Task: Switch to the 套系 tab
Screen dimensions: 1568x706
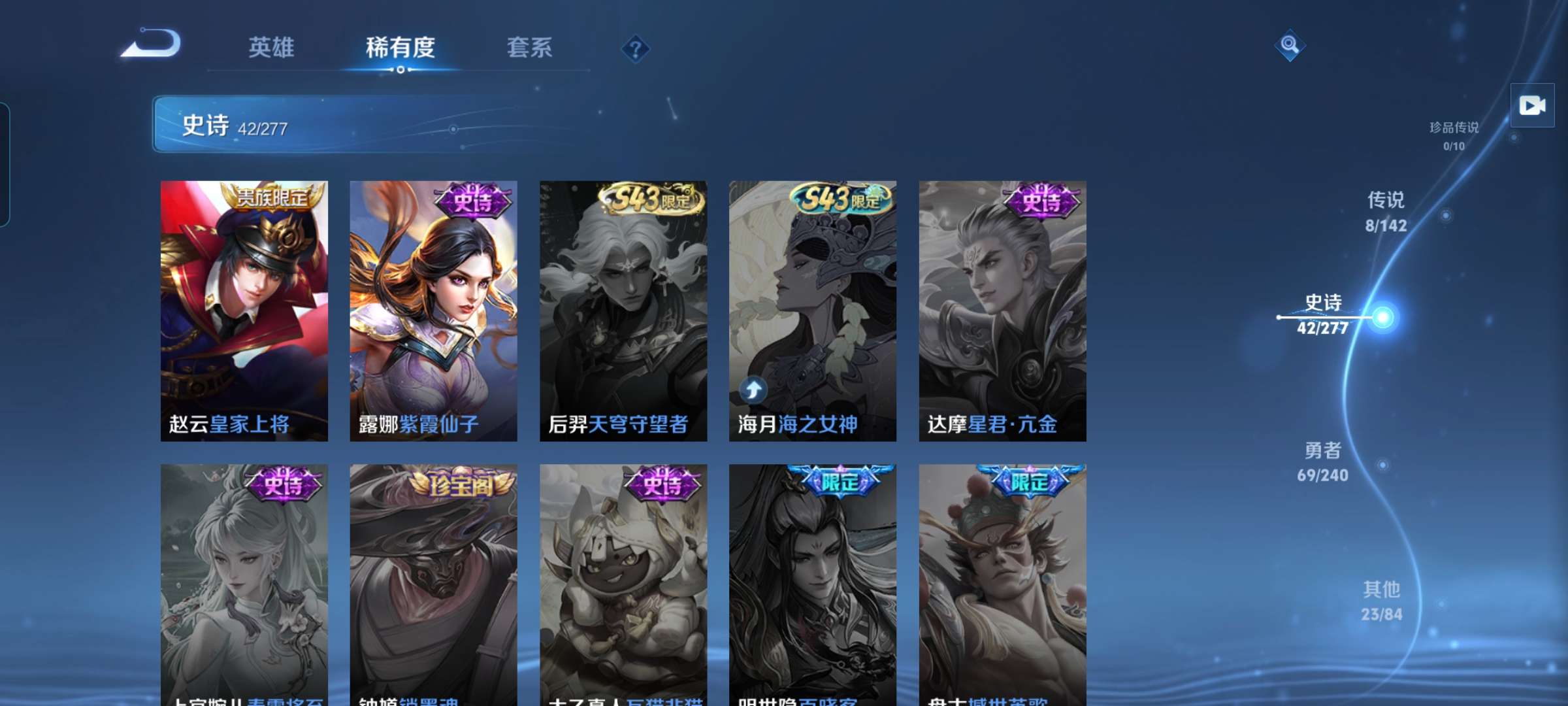Action: (x=531, y=47)
